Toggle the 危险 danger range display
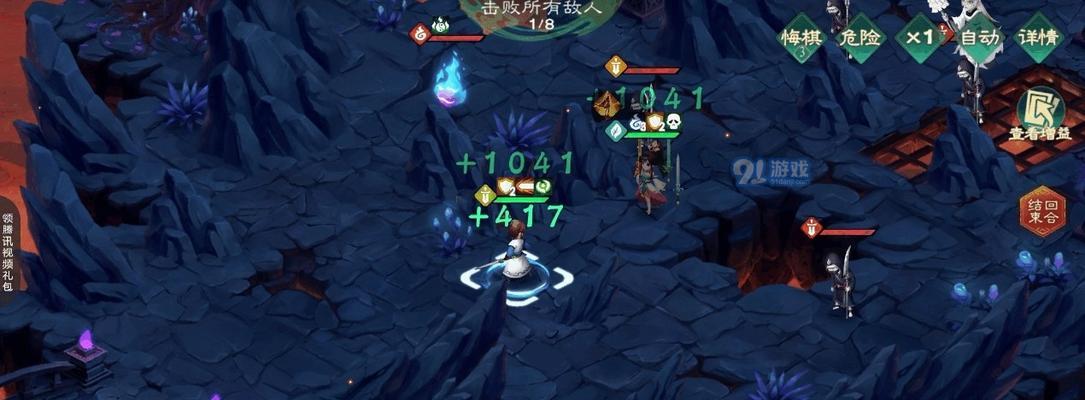Image resolution: width=1085 pixels, height=400 pixels. pos(861,39)
